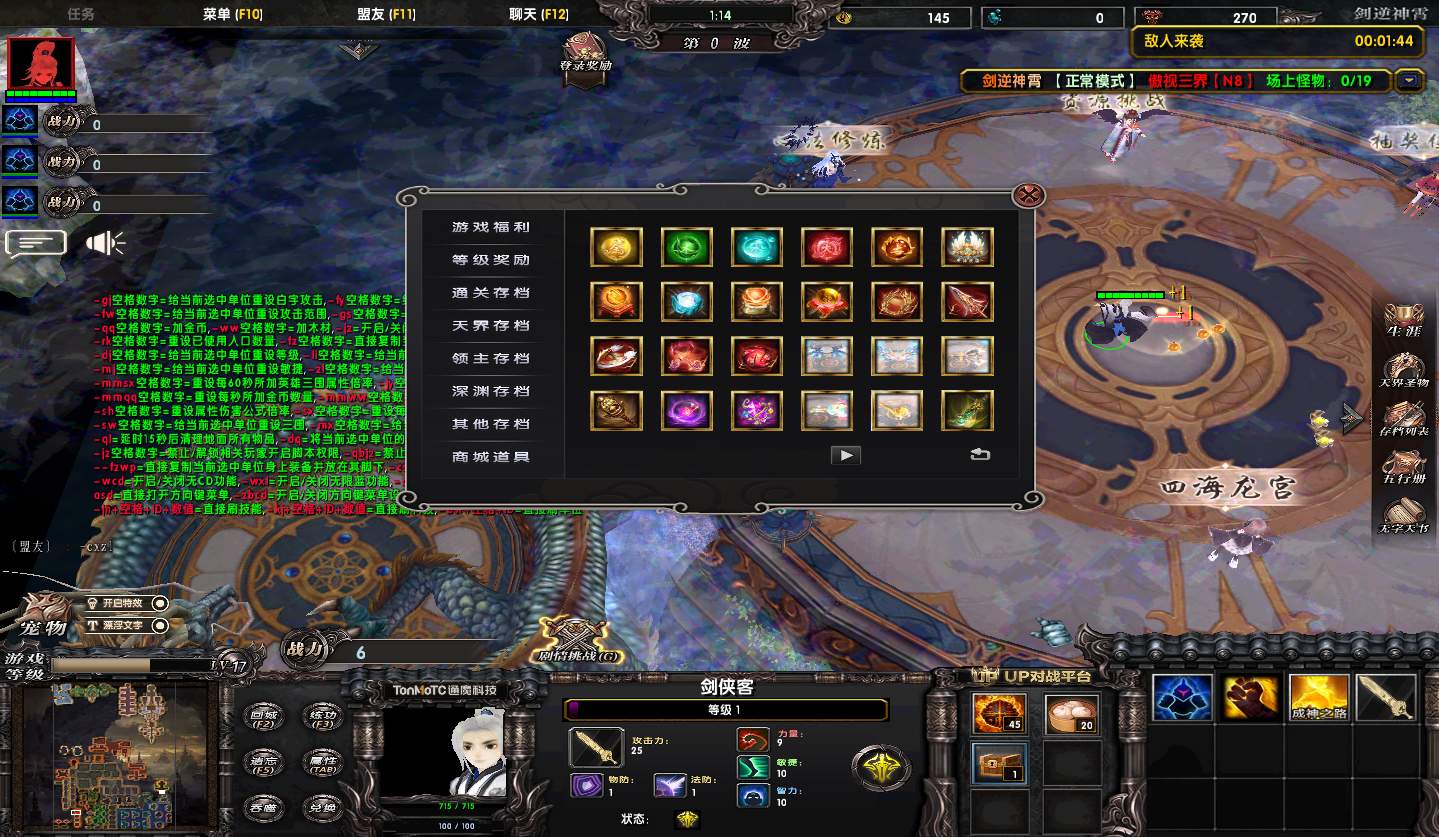Click the 登录奖励 login reward icon
Screen dimensions: 1439x837
tap(585, 52)
